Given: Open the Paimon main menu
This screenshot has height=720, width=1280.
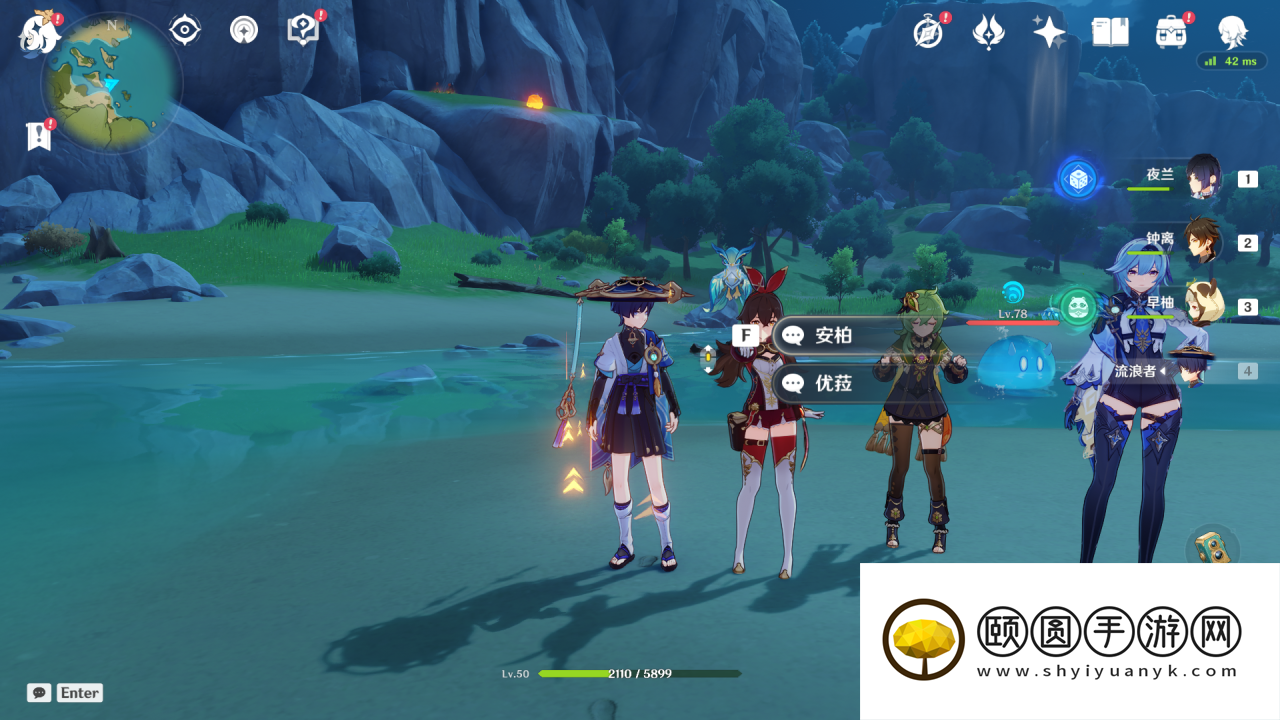Looking at the screenshot, I should pos(40,32).
